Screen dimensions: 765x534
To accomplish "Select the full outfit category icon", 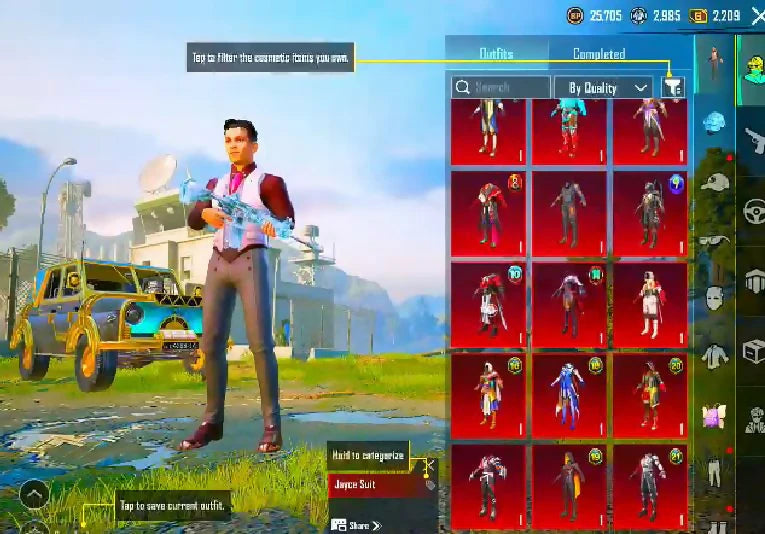I will pyautogui.click(x=714, y=64).
